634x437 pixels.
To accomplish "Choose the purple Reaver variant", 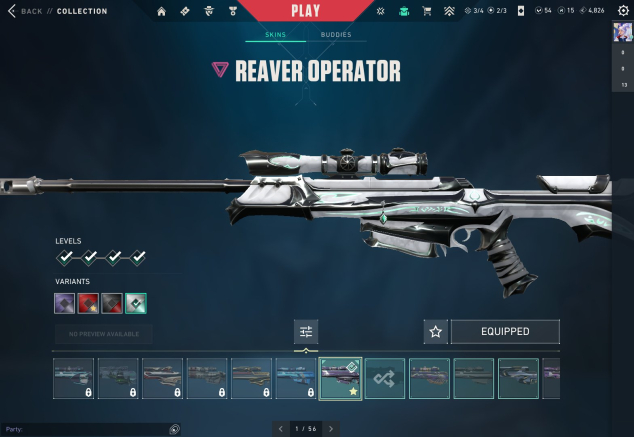I will click(64, 303).
